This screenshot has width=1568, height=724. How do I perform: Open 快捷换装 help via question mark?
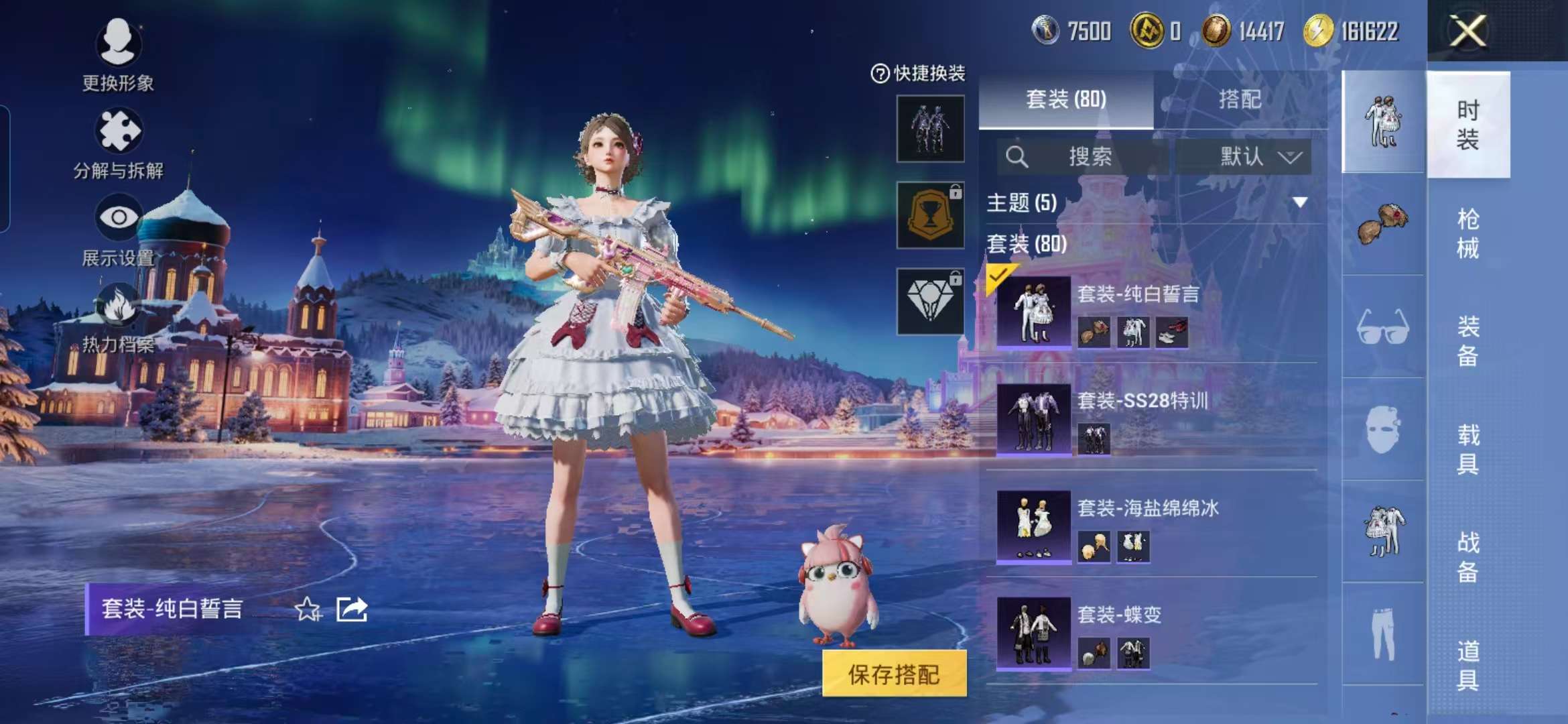[882, 74]
